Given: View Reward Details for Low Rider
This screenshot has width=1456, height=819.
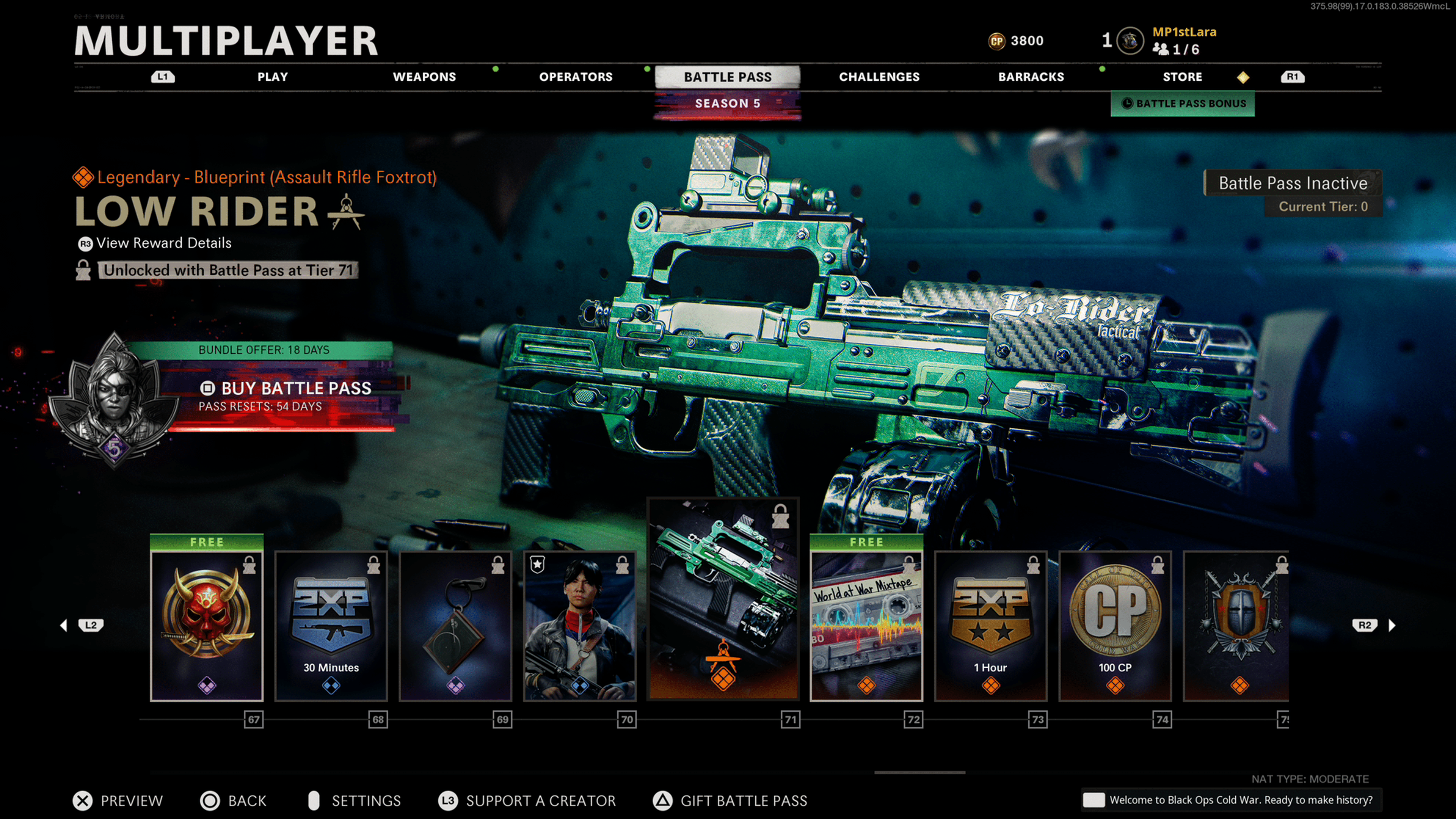Looking at the screenshot, I should coord(163,243).
